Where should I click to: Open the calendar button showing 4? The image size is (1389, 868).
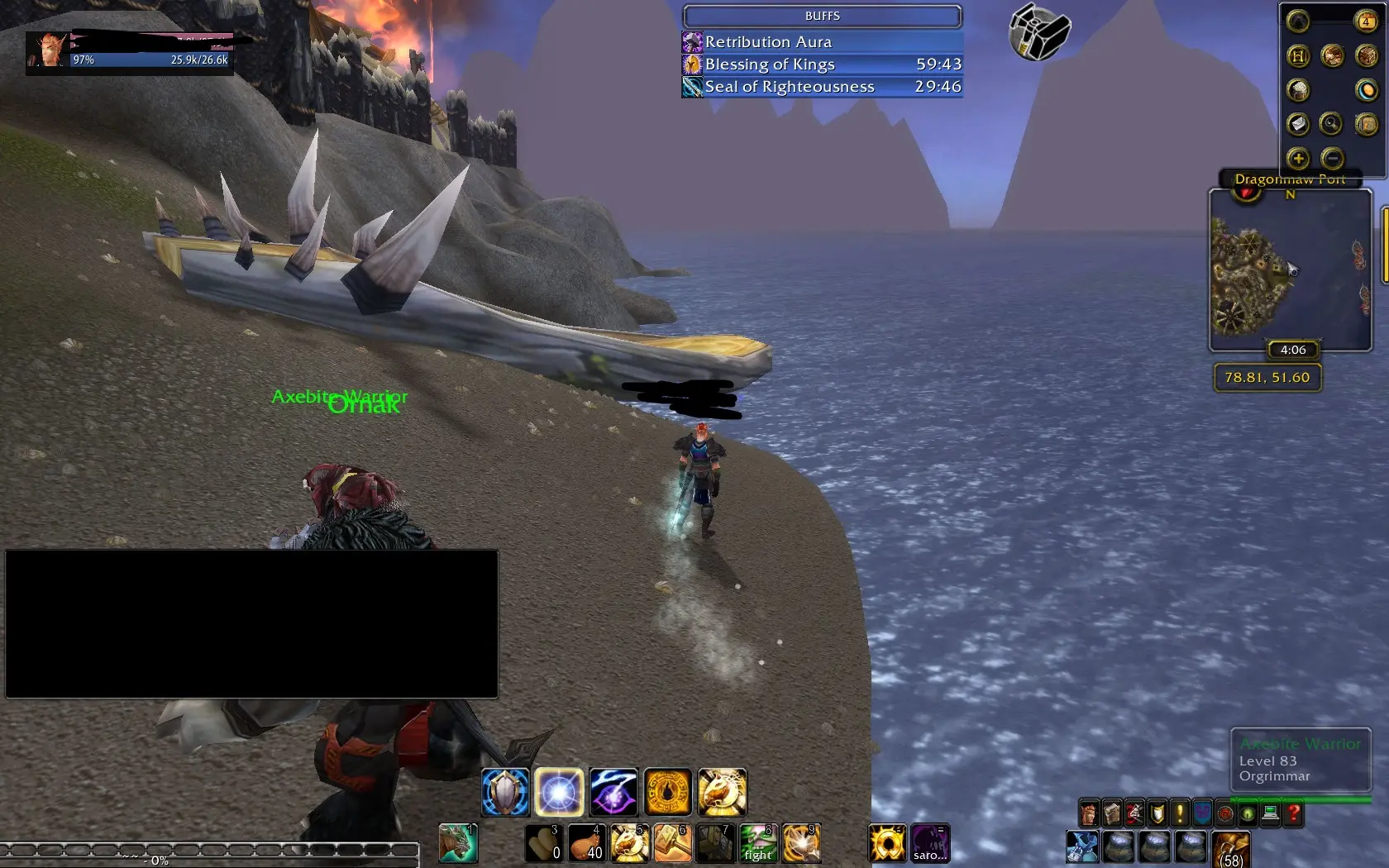click(x=1366, y=21)
